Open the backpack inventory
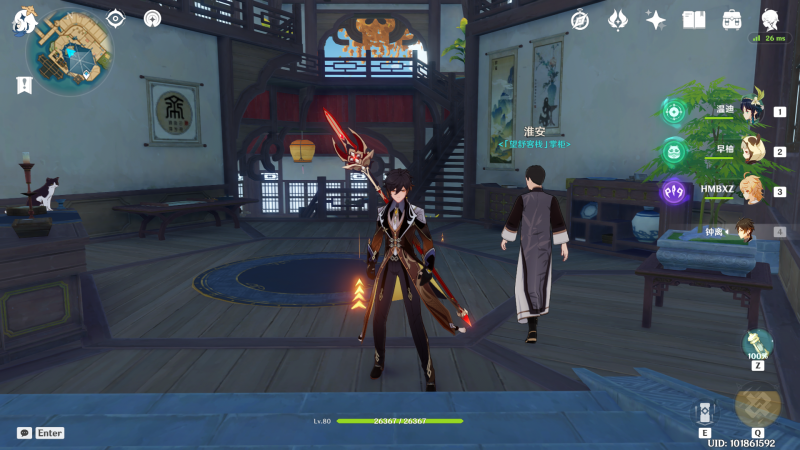 732,20
